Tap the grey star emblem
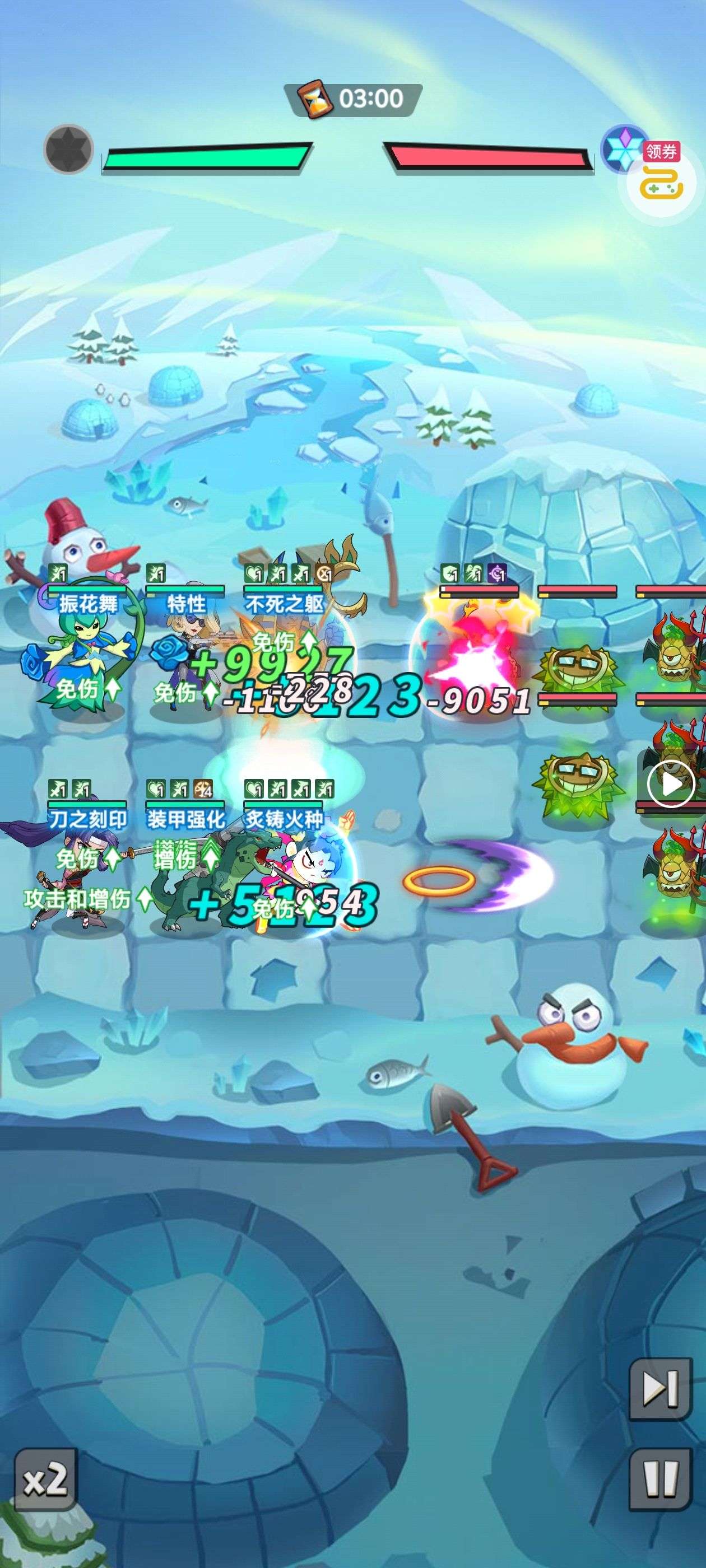Screen dimensions: 706x1568 [x=69, y=148]
